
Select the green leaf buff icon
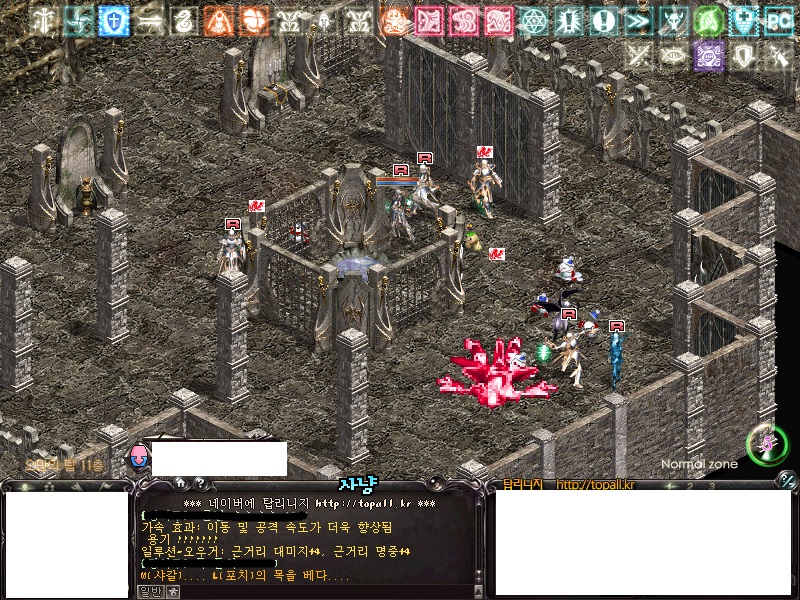(708, 20)
